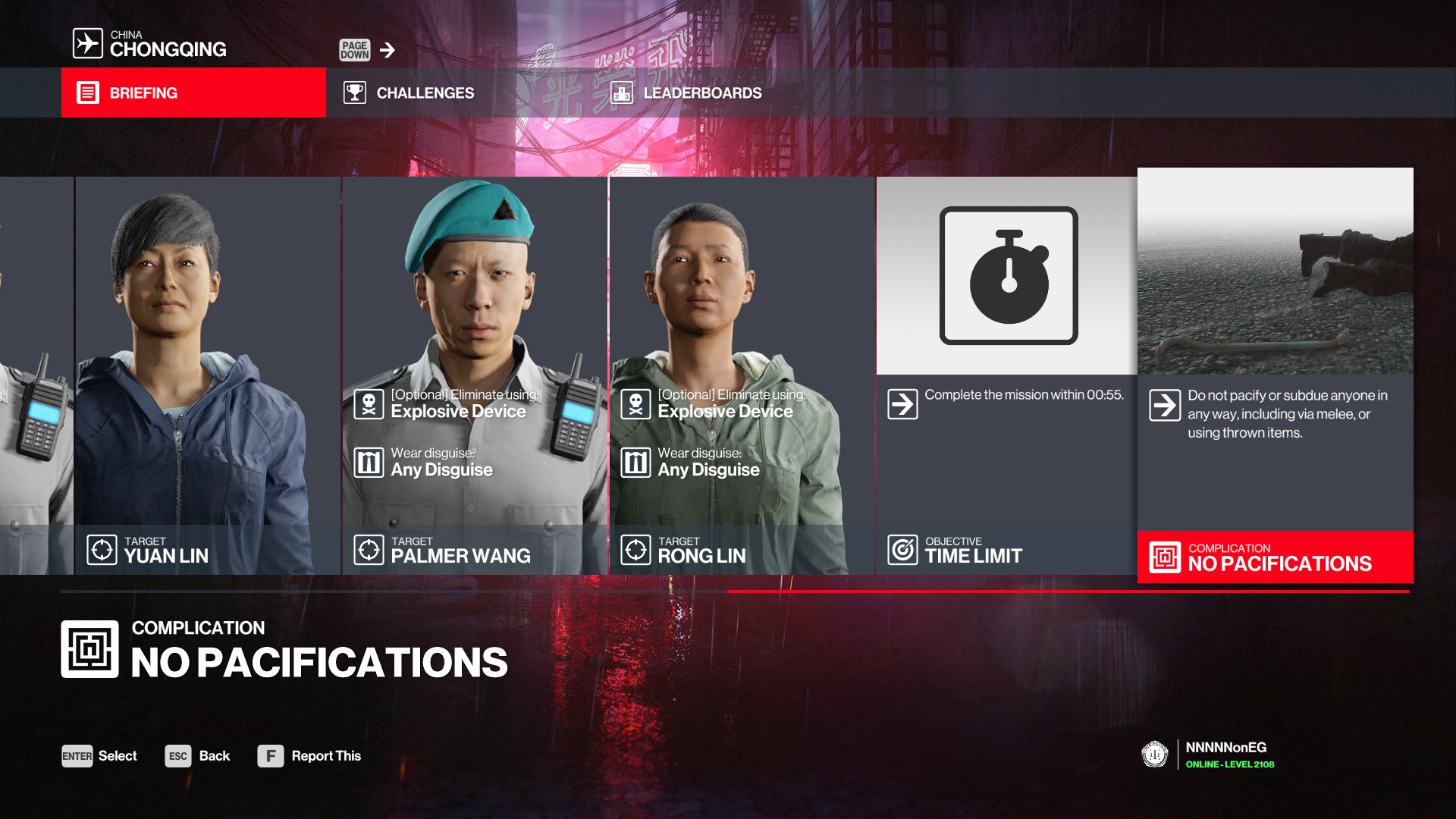
Task: Select the Rong Lin target card
Action: (741, 375)
